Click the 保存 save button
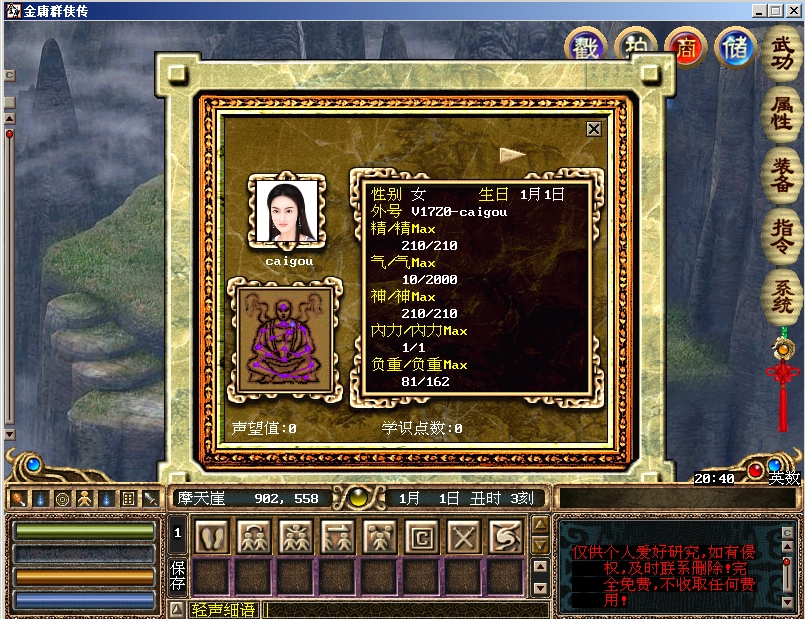Image resolution: width=805 pixels, height=619 pixels. [x=178, y=576]
